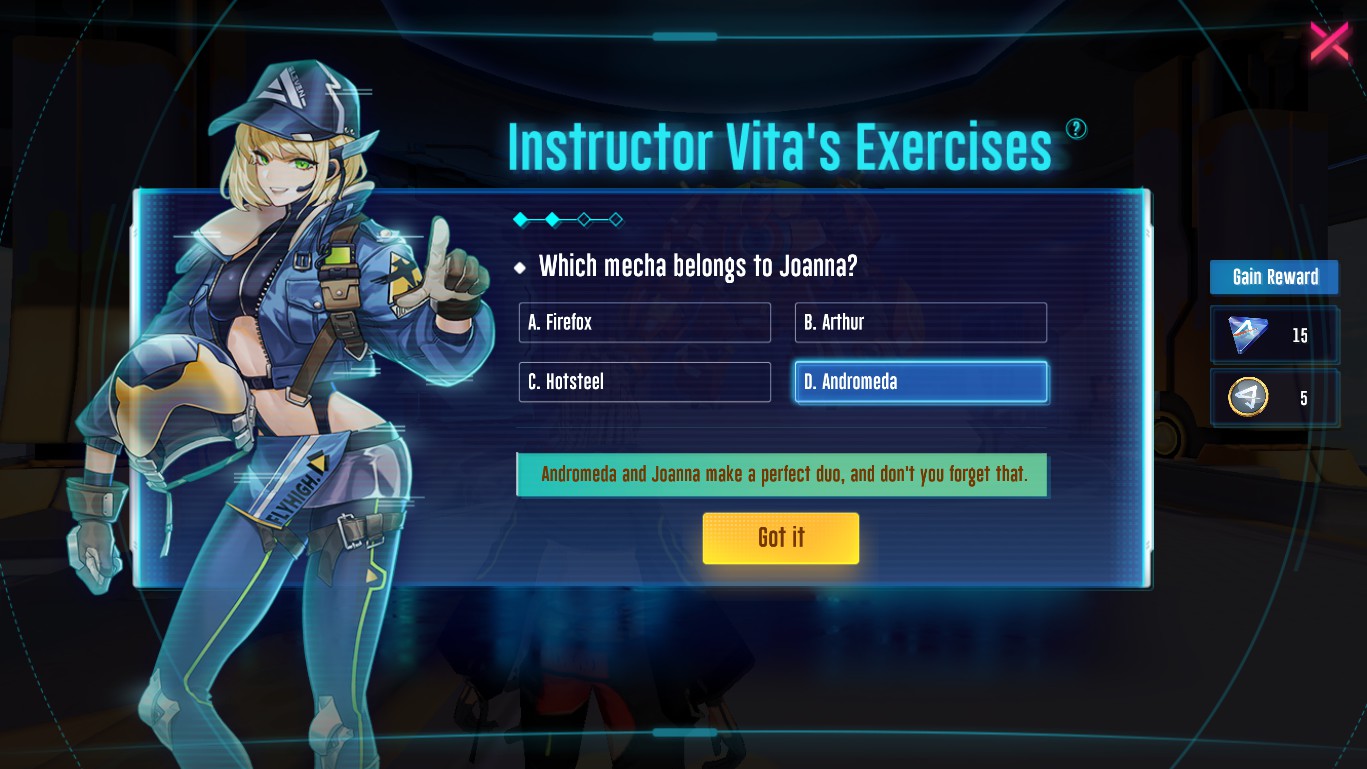The width and height of the screenshot is (1367, 769).
Task: Select answer D. Andromeda
Action: (920, 382)
